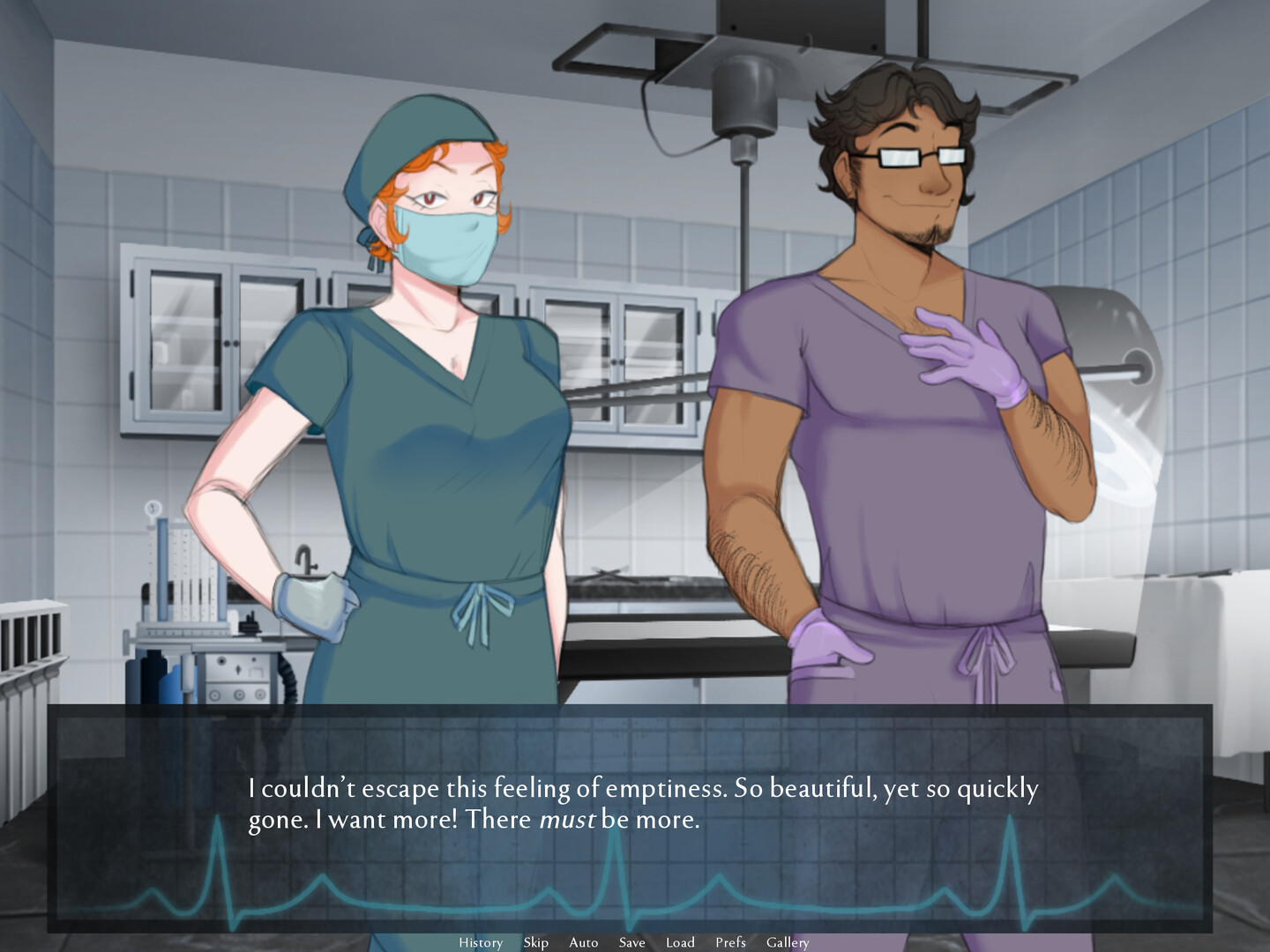Viewport: 1270px width, 952px height.
Task: Open the History log
Action: click(481, 942)
